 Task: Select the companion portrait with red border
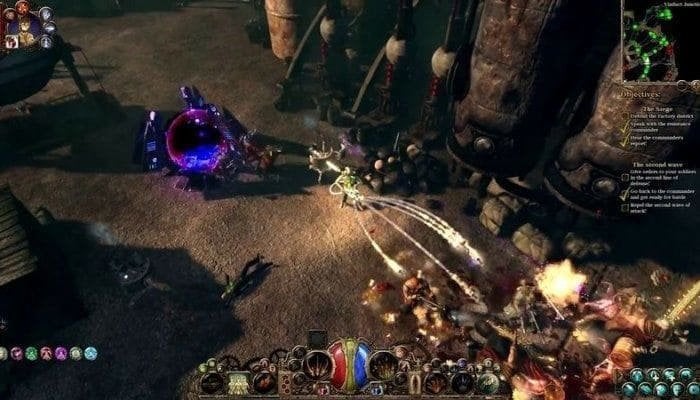11,42
